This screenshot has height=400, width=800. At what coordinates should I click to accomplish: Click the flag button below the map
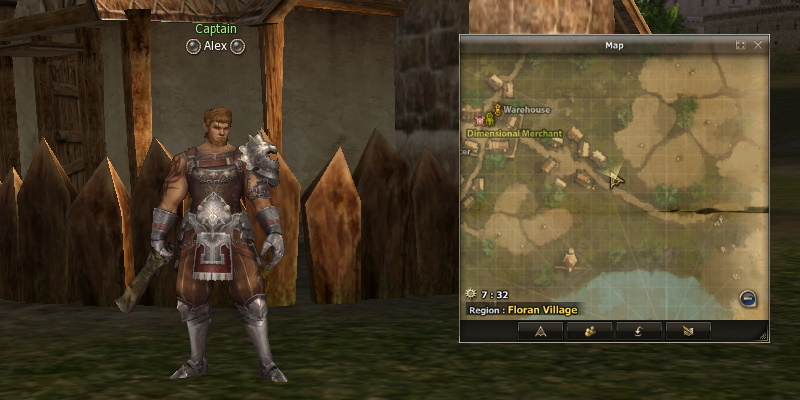click(x=686, y=330)
